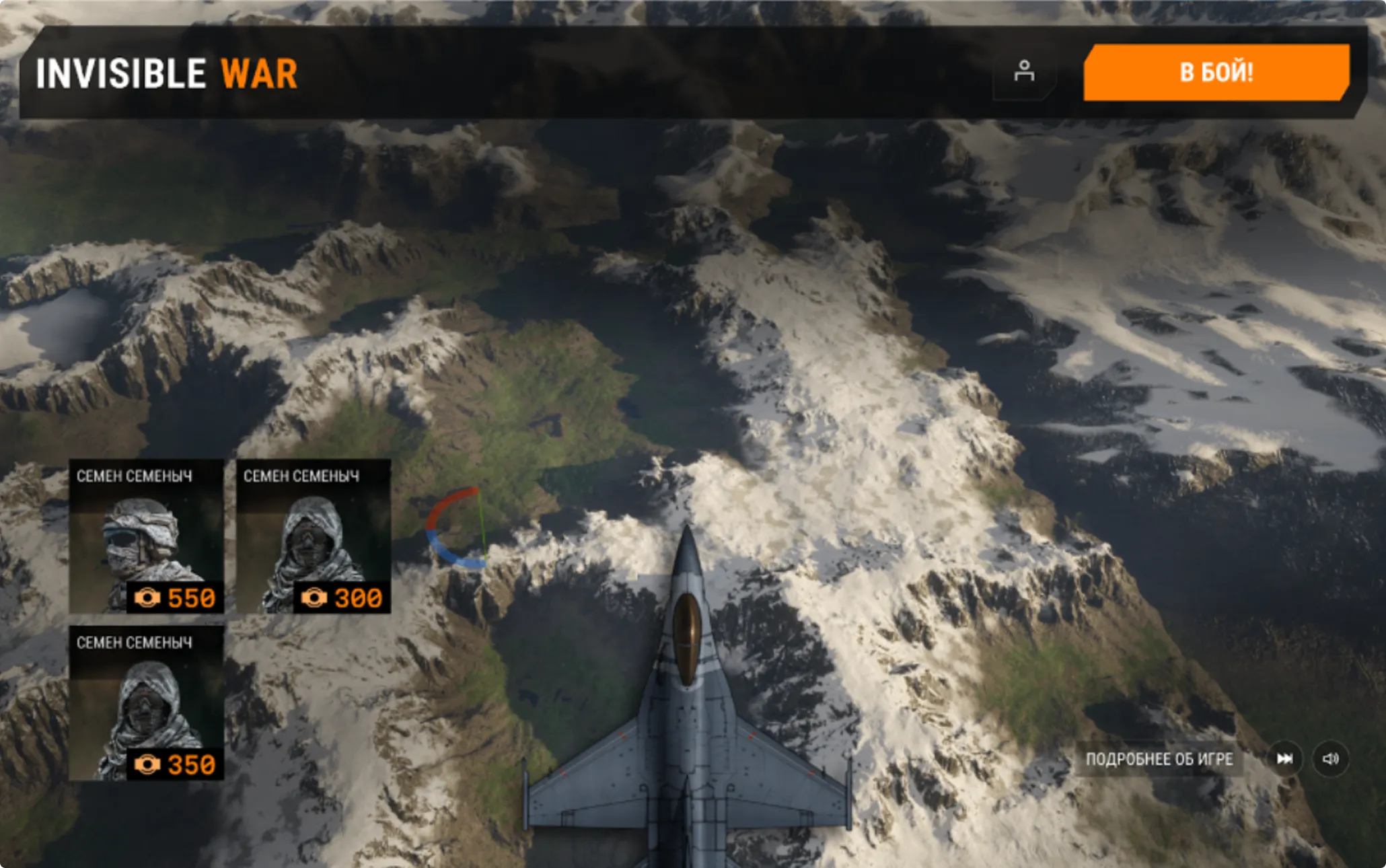The width and height of the screenshot is (1386, 868).
Task: Click the Invisible War logo
Action: pyautogui.click(x=166, y=73)
